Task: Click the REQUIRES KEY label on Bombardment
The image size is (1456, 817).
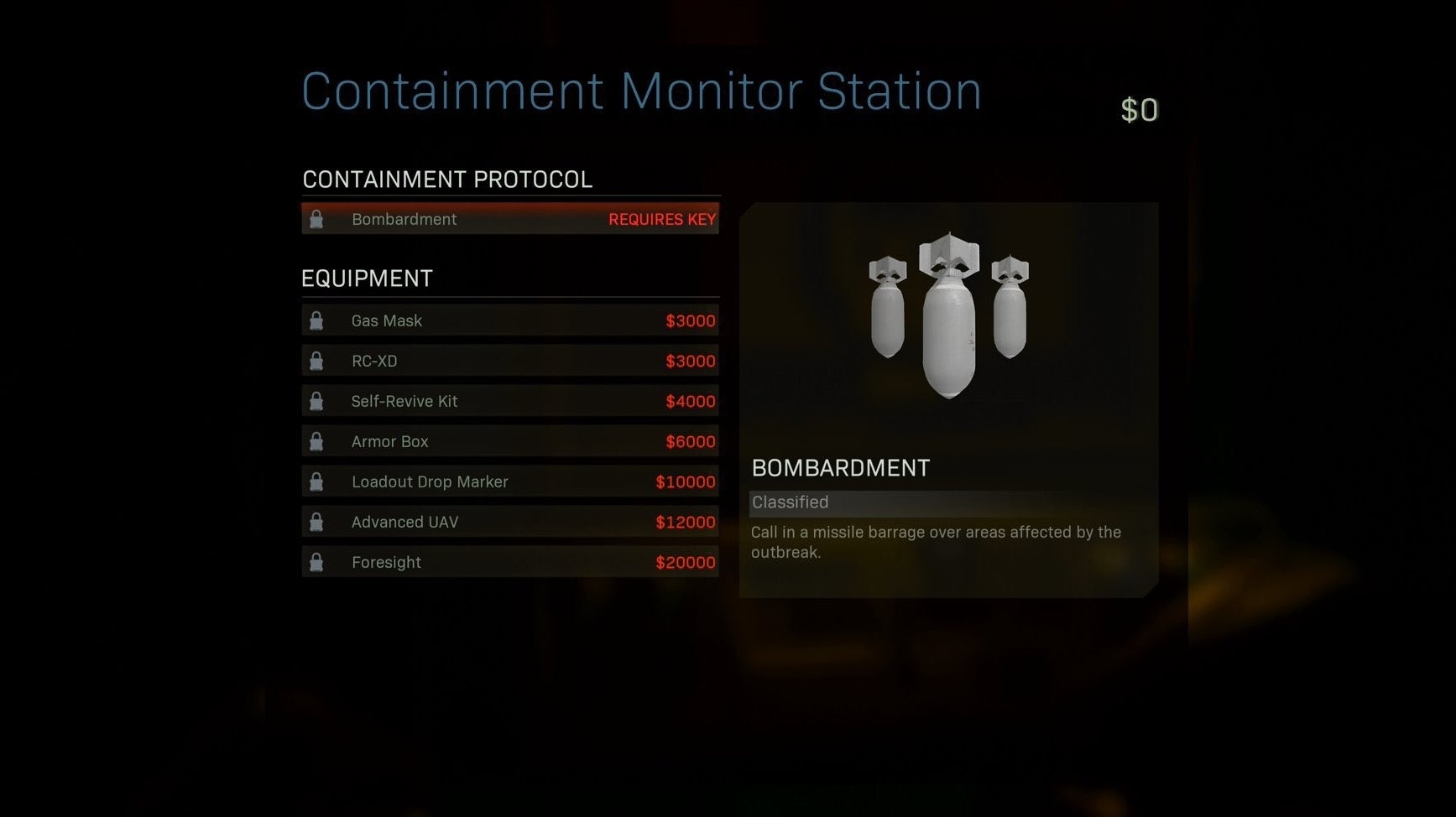Action: [x=662, y=219]
